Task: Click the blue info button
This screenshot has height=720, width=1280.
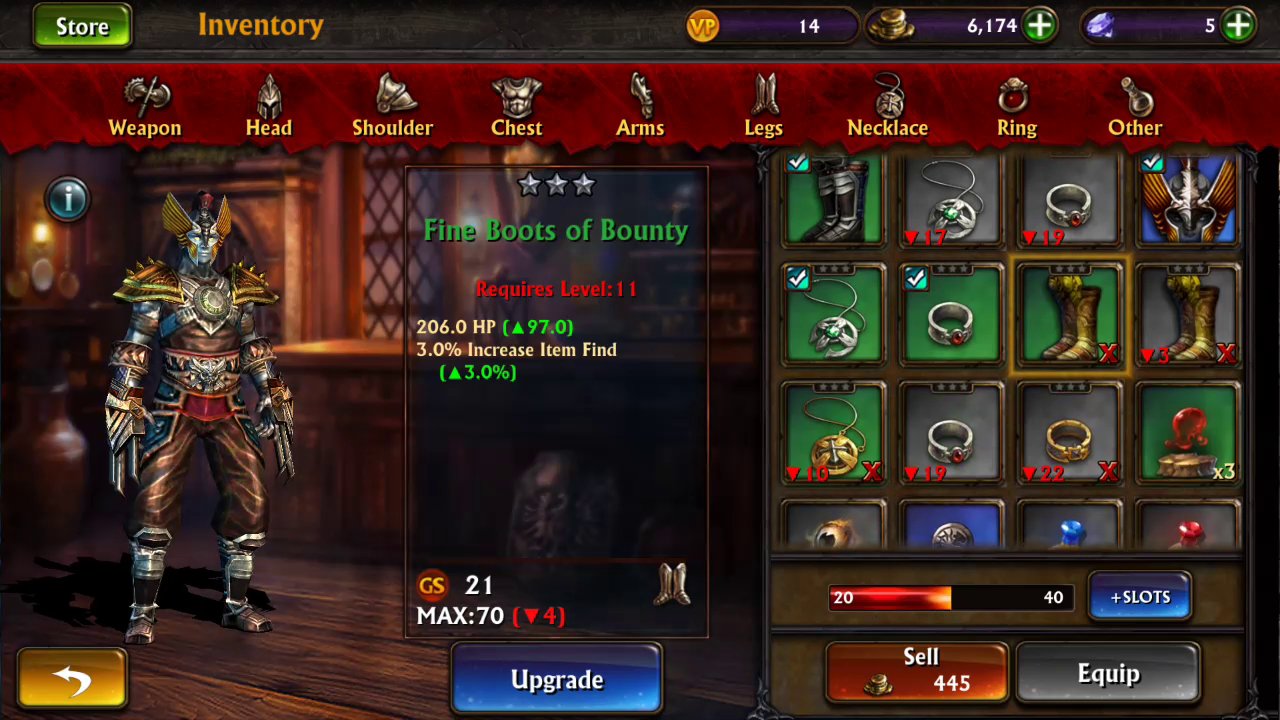Action: tap(68, 199)
